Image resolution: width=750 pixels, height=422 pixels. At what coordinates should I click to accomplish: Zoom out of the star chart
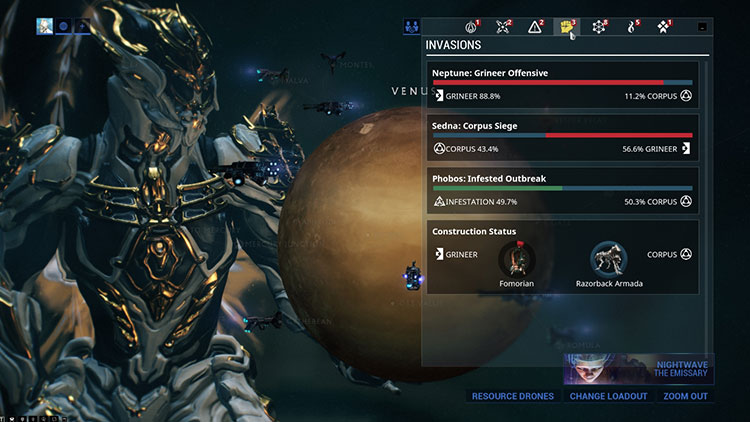point(686,397)
